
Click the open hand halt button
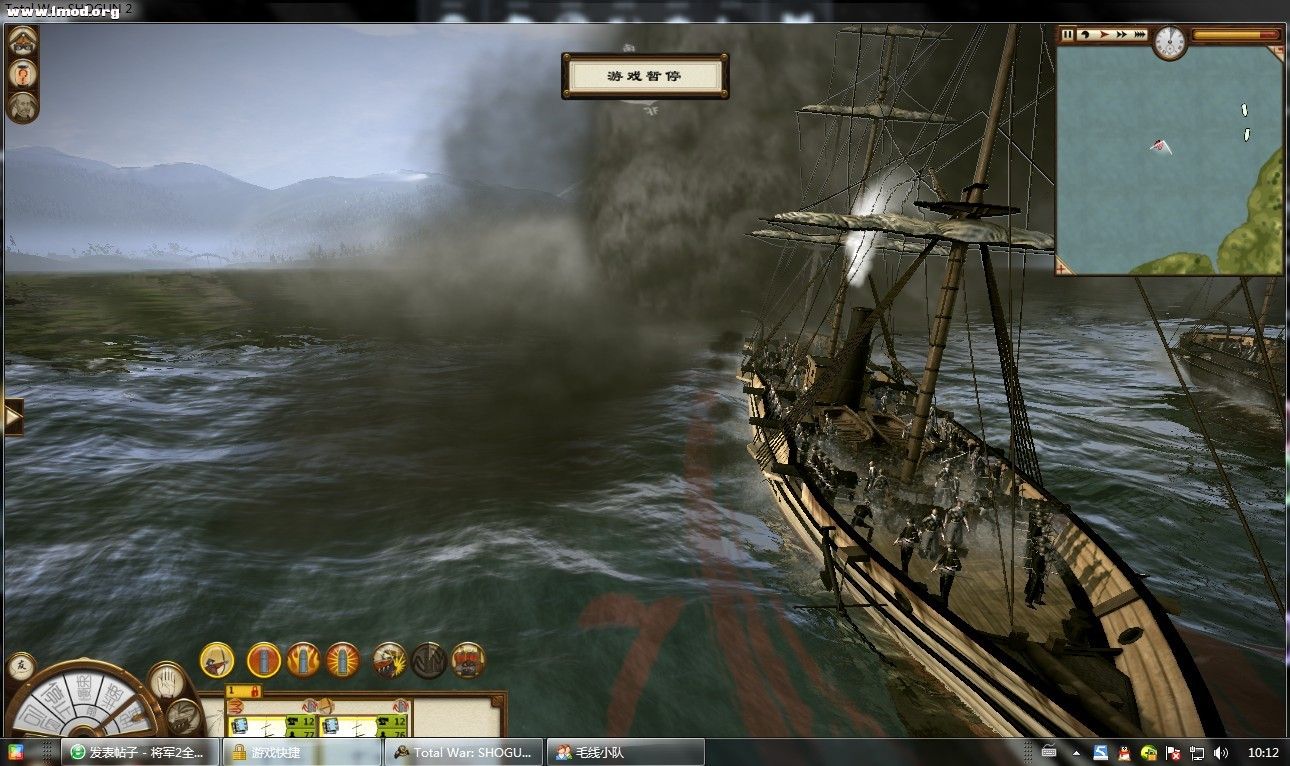pos(167,680)
